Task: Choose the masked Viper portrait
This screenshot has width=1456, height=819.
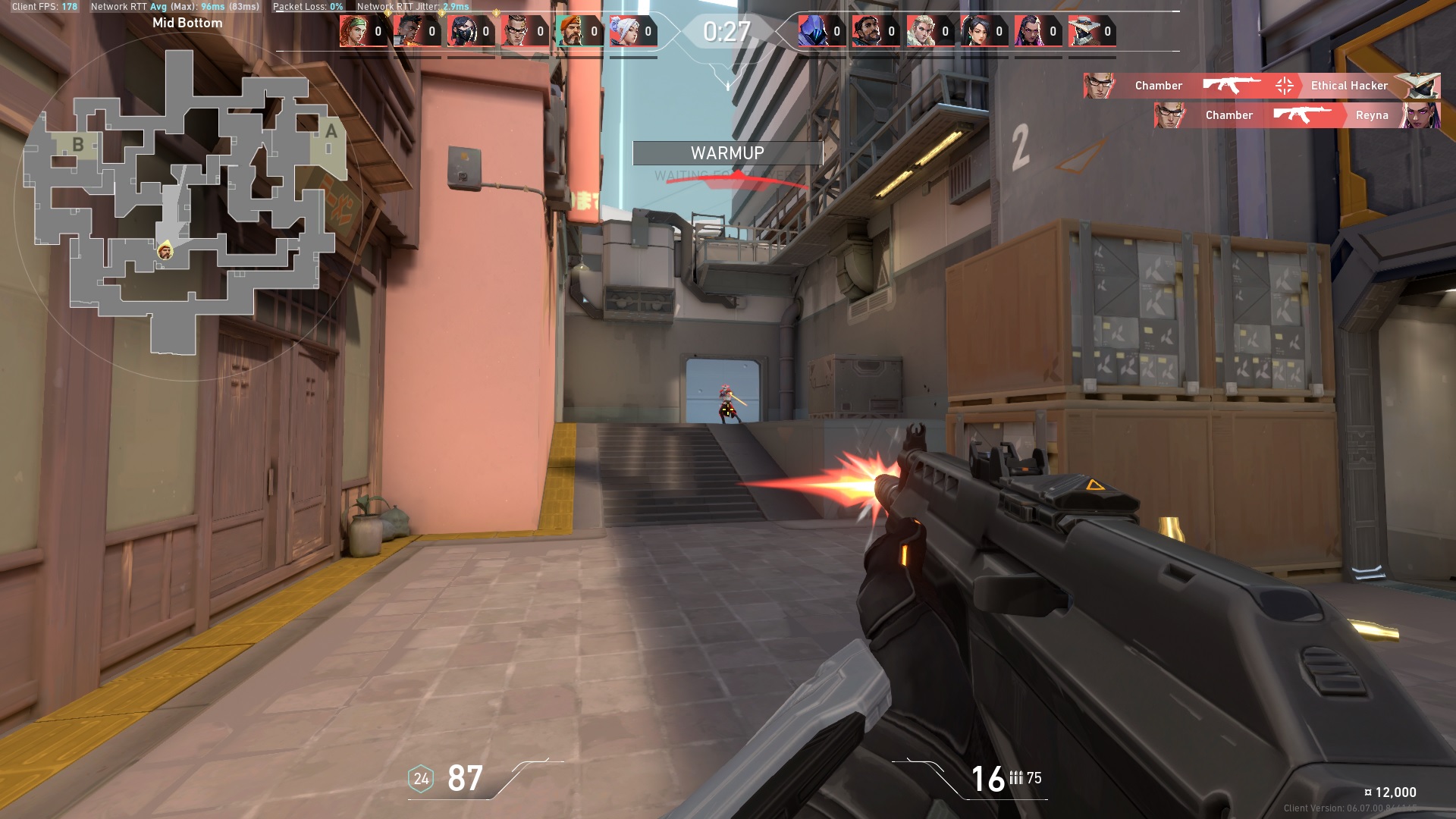Action: tap(461, 31)
